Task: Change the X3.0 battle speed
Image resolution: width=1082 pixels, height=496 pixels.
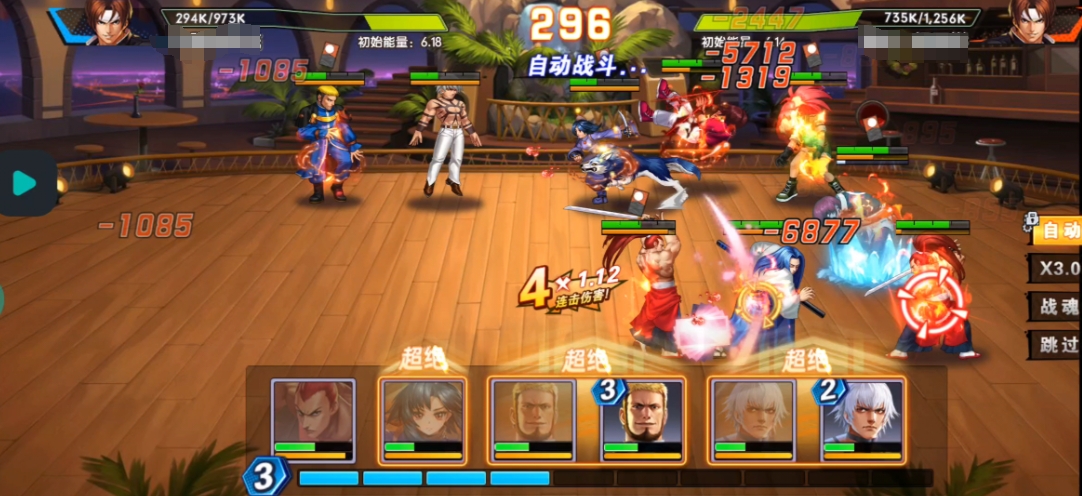Action: coord(1059,268)
